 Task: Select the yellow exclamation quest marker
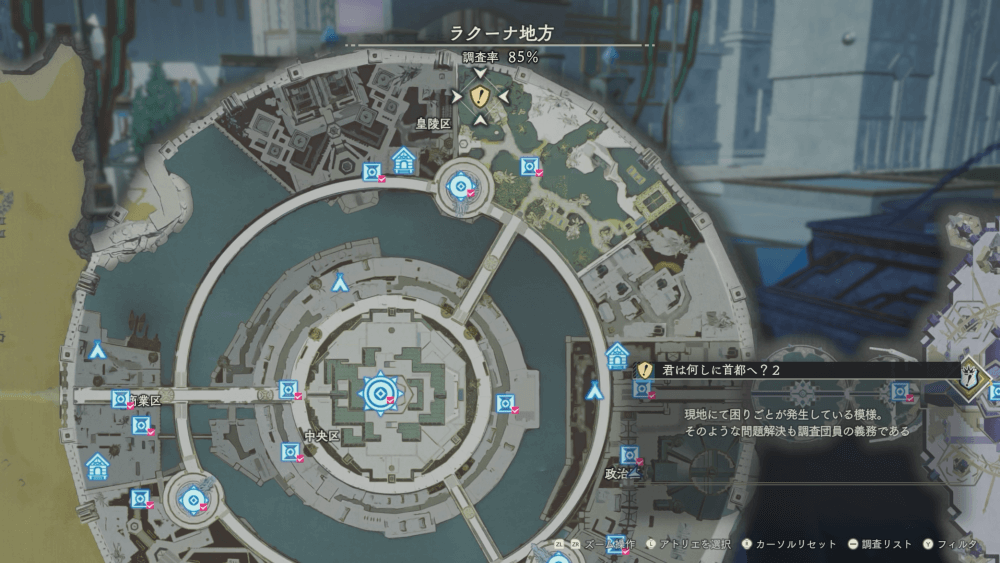tap(480, 96)
